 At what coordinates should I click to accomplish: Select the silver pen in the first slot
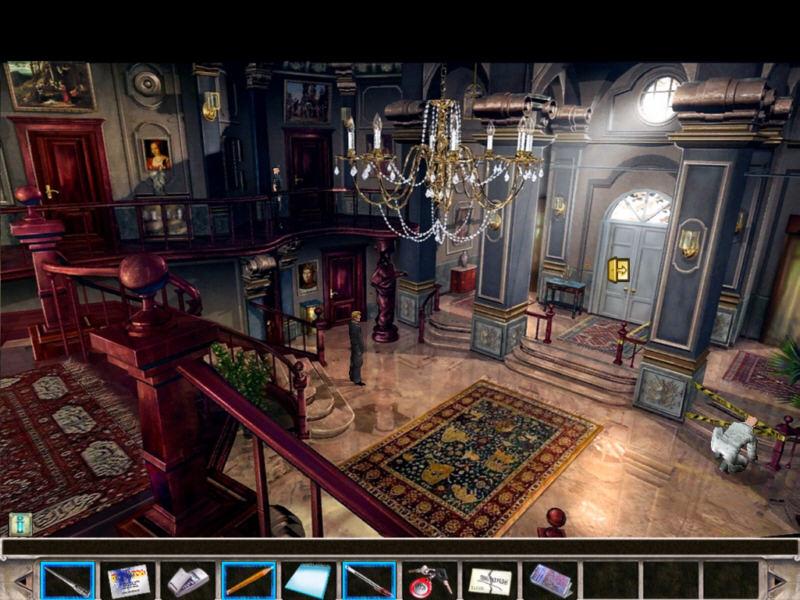click(68, 580)
